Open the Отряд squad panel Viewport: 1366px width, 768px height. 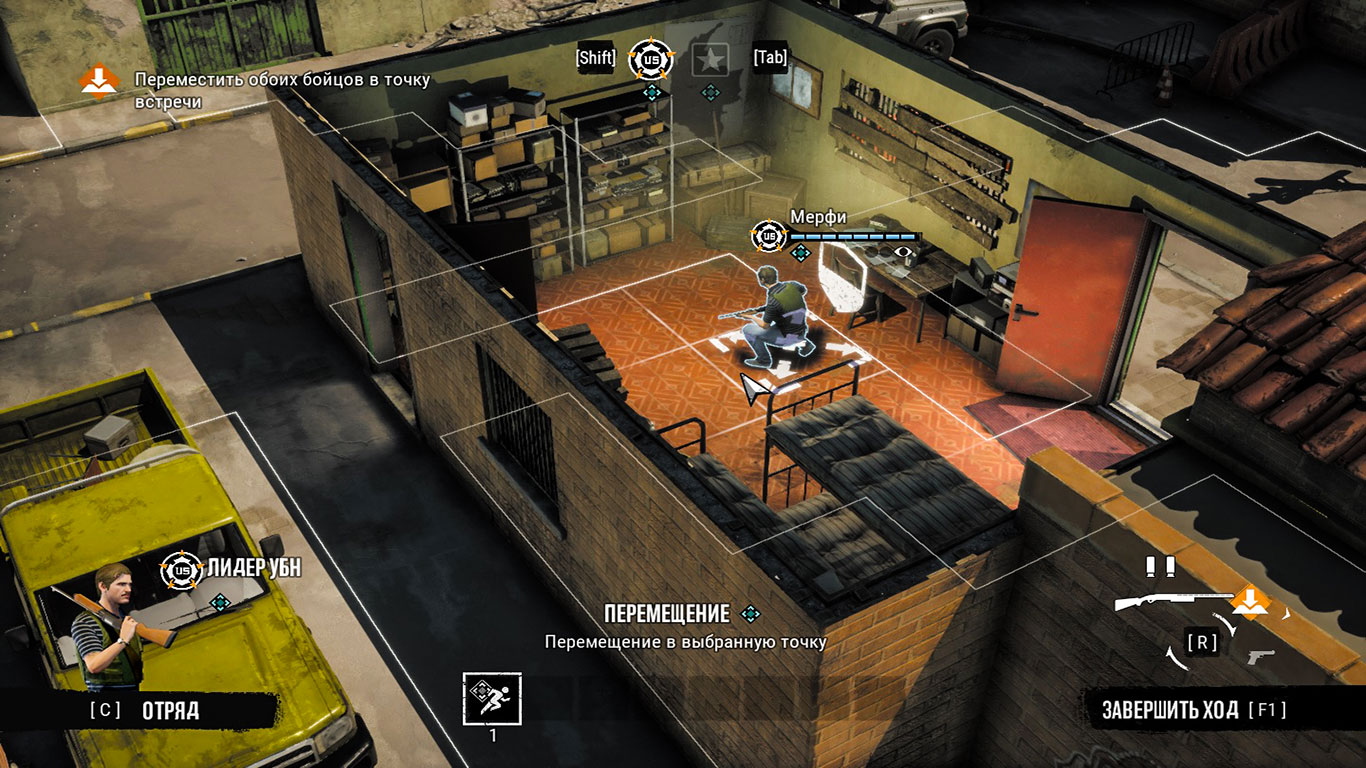(169, 711)
